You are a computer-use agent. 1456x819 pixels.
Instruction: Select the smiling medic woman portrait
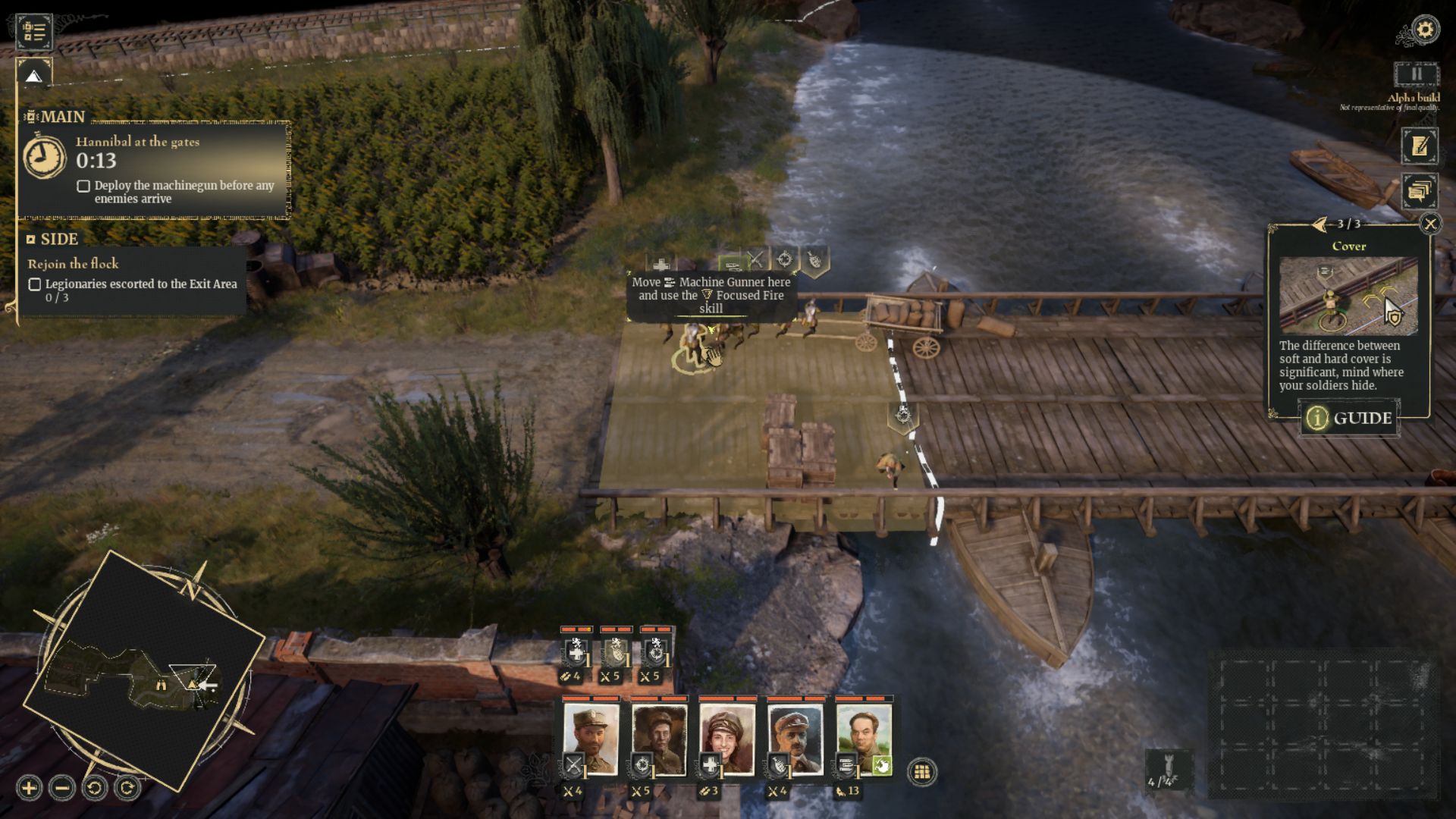point(727,740)
